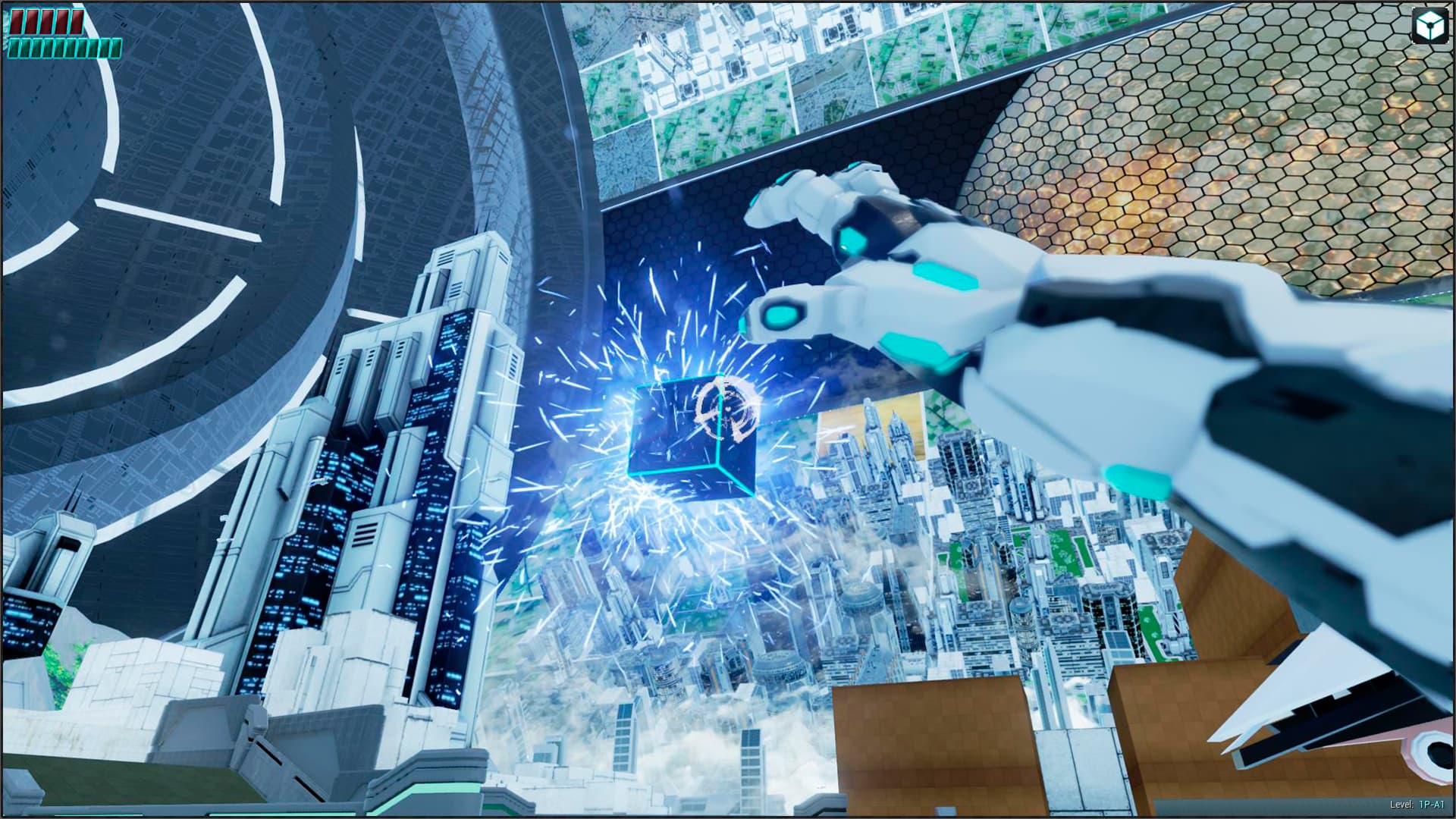Click the red health bar segments

click(47, 23)
